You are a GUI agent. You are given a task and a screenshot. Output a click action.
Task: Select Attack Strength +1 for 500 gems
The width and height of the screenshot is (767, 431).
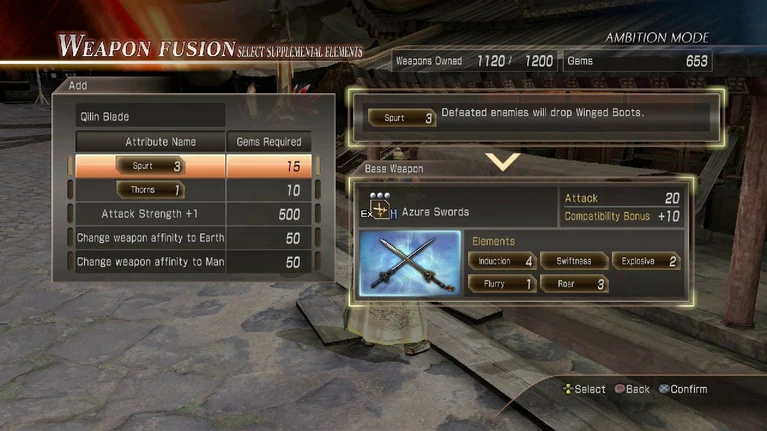pyautogui.click(x=190, y=214)
